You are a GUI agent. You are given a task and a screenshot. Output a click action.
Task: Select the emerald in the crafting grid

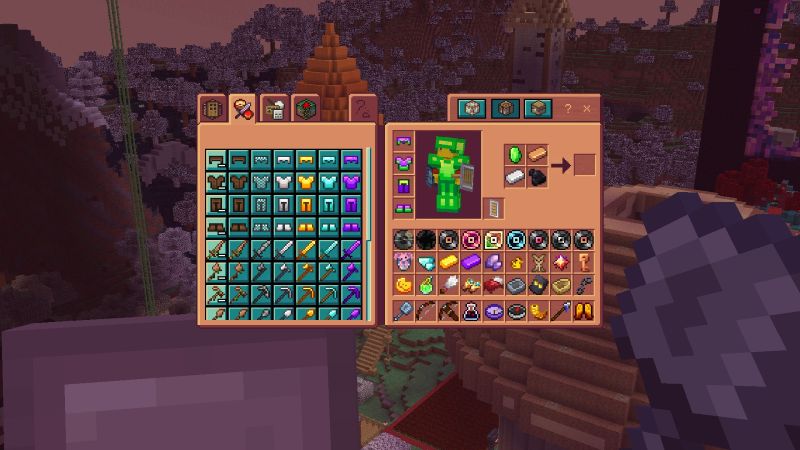516,155
